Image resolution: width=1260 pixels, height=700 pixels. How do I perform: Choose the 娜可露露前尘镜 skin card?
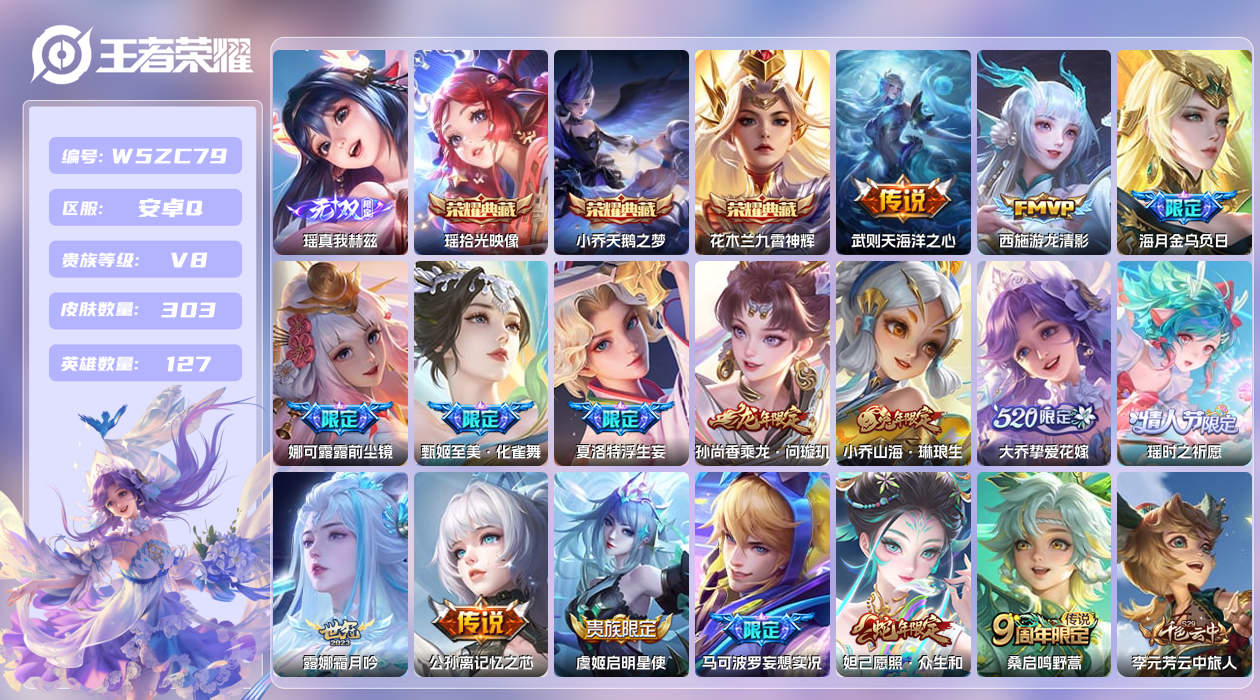pos(340,363)
